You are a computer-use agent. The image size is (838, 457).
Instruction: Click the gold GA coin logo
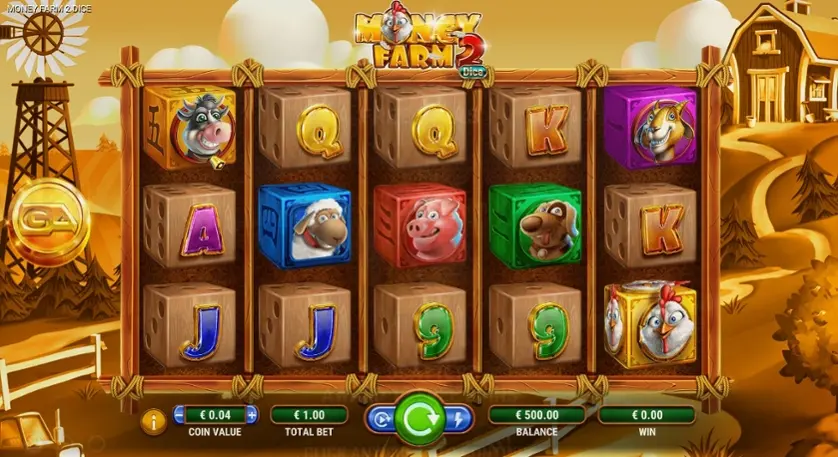[47, 221]
